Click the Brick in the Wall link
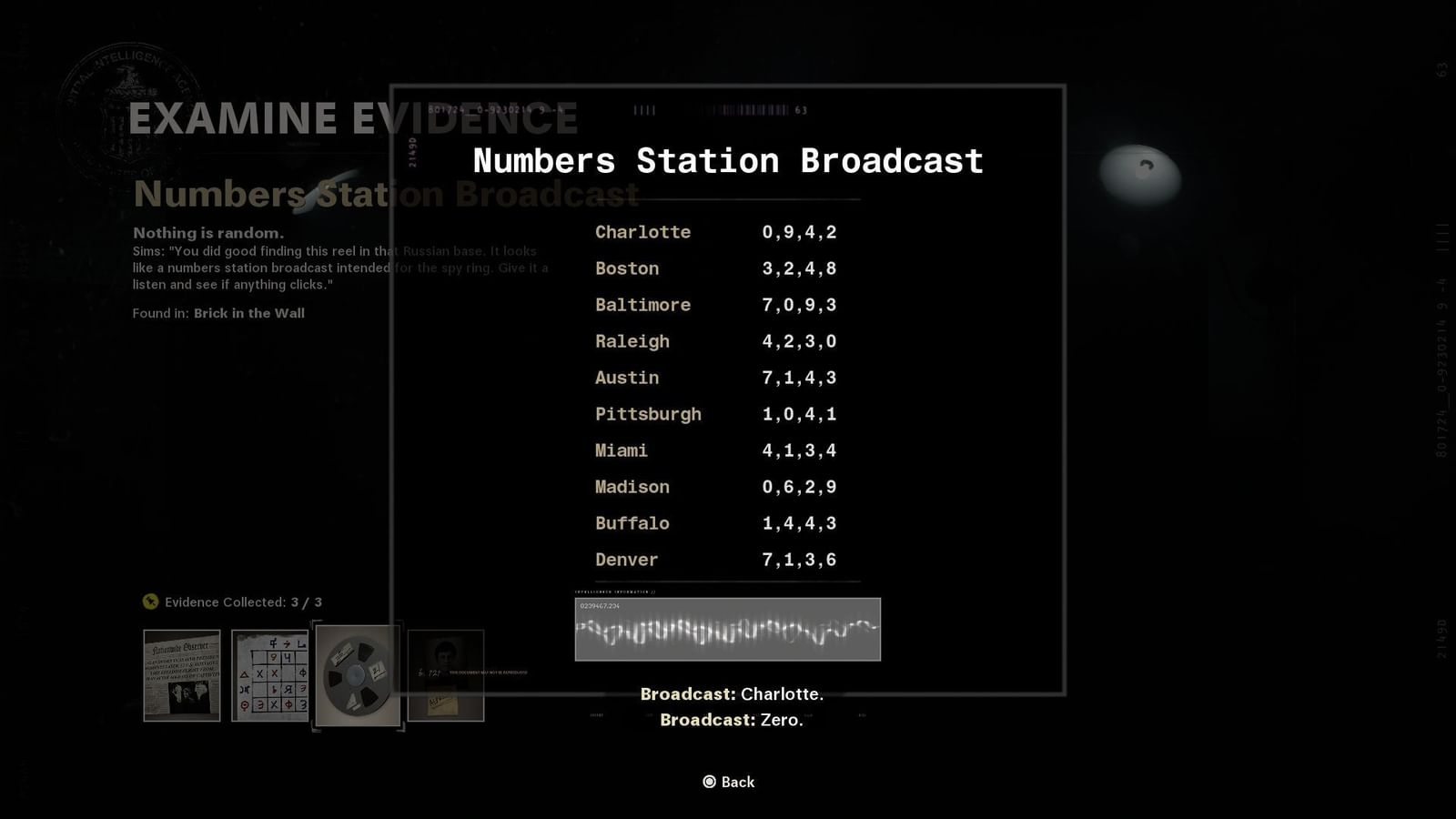The image size is (1456, 819). pos(249,313)
